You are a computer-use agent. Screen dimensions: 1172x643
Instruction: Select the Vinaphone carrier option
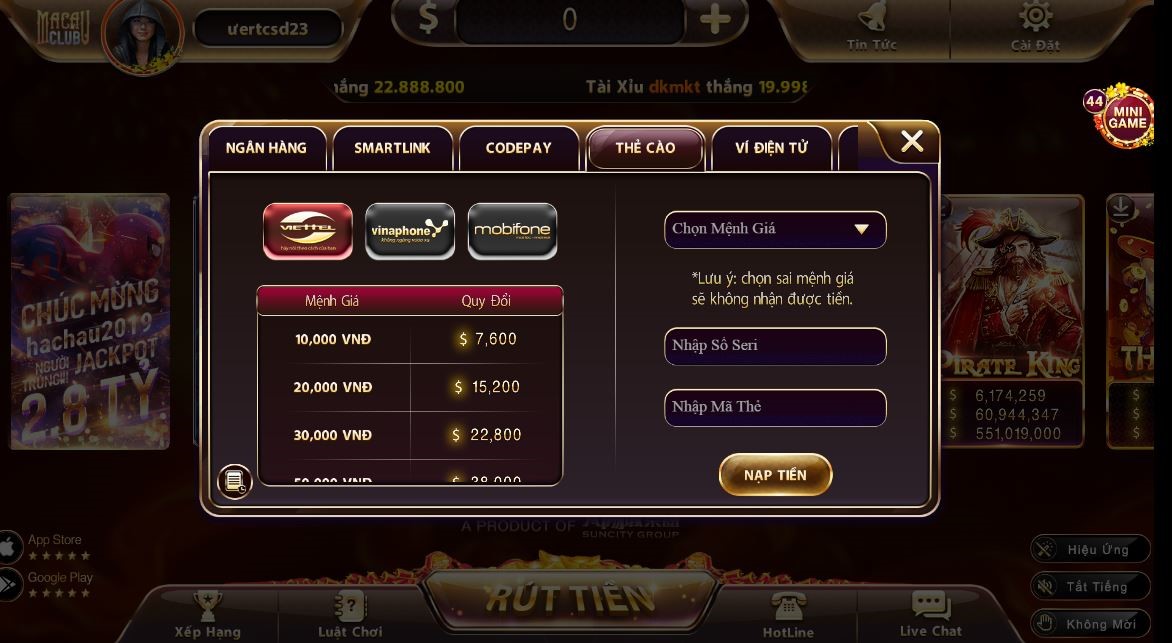410,231
